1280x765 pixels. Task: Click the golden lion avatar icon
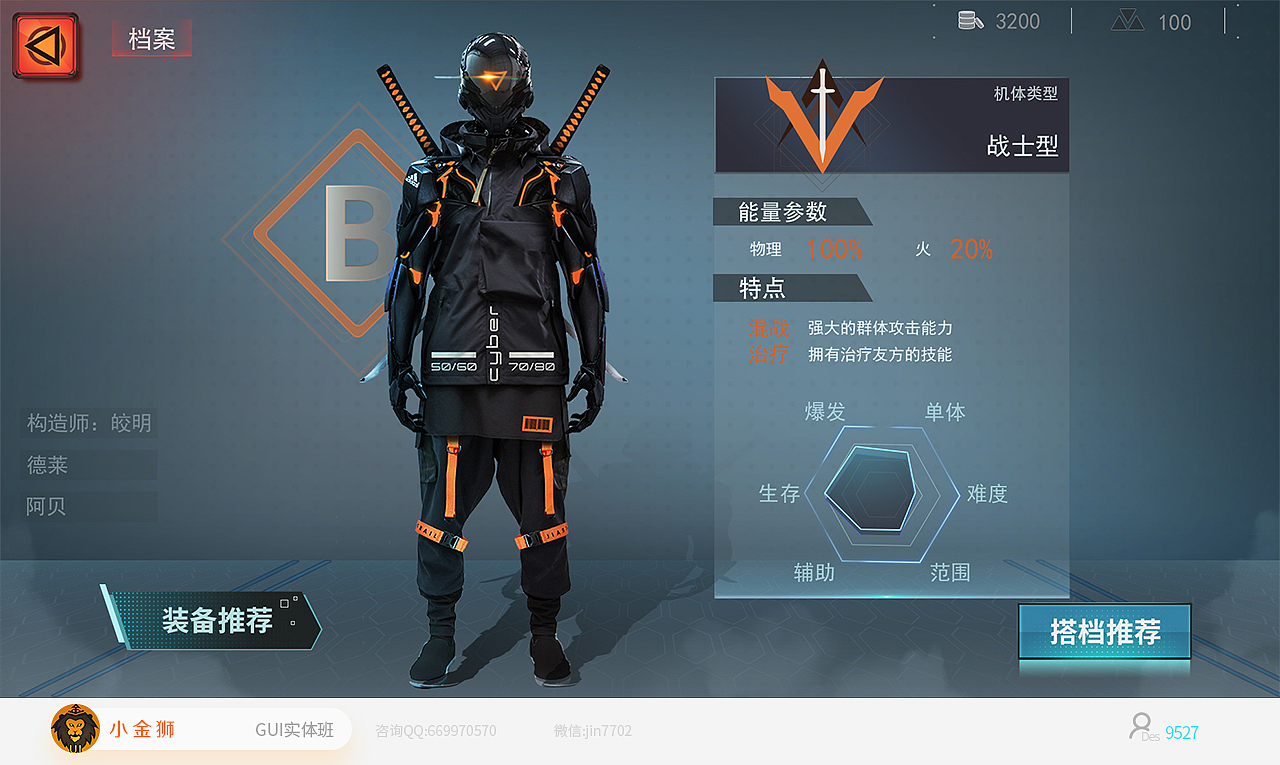click(74, 729)
